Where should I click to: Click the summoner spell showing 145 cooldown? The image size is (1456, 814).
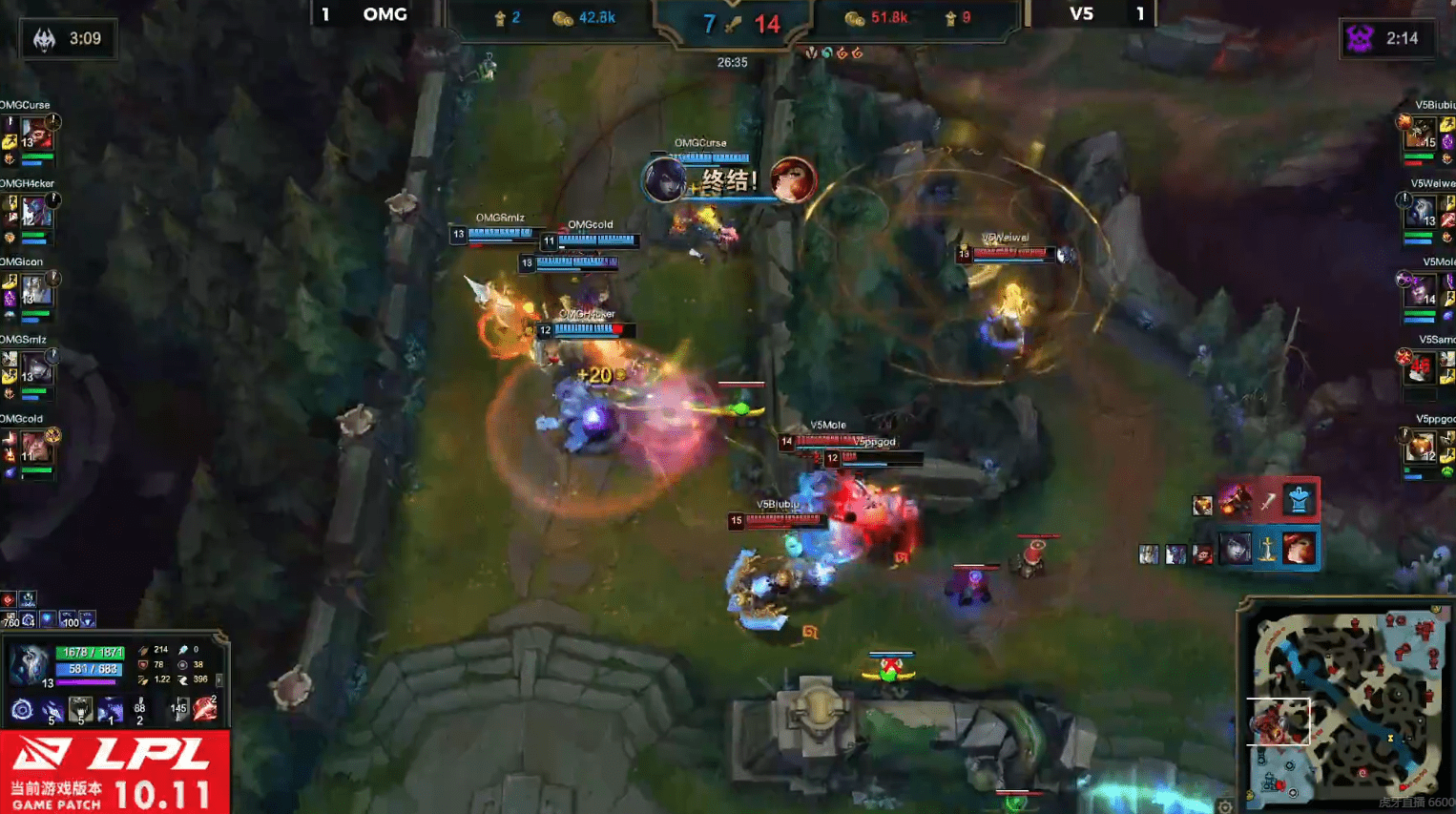(177, 708)
